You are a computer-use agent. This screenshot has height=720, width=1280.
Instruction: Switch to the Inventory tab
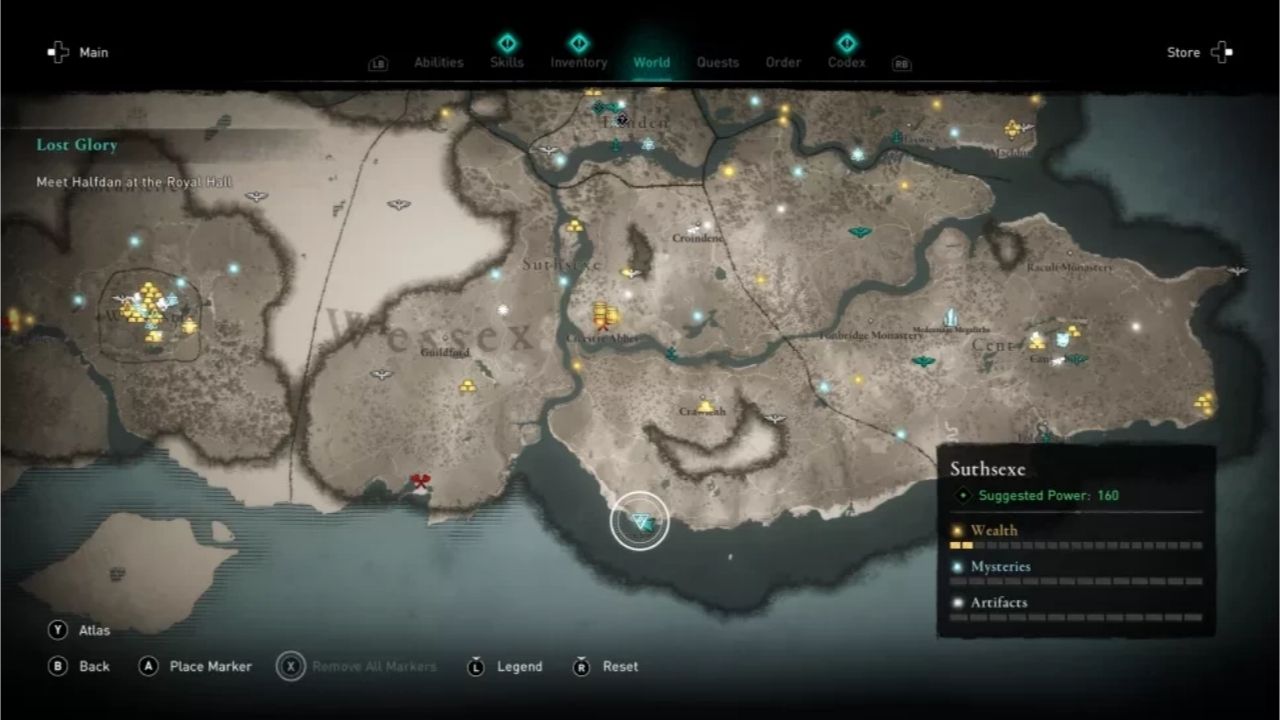(578, 62)
